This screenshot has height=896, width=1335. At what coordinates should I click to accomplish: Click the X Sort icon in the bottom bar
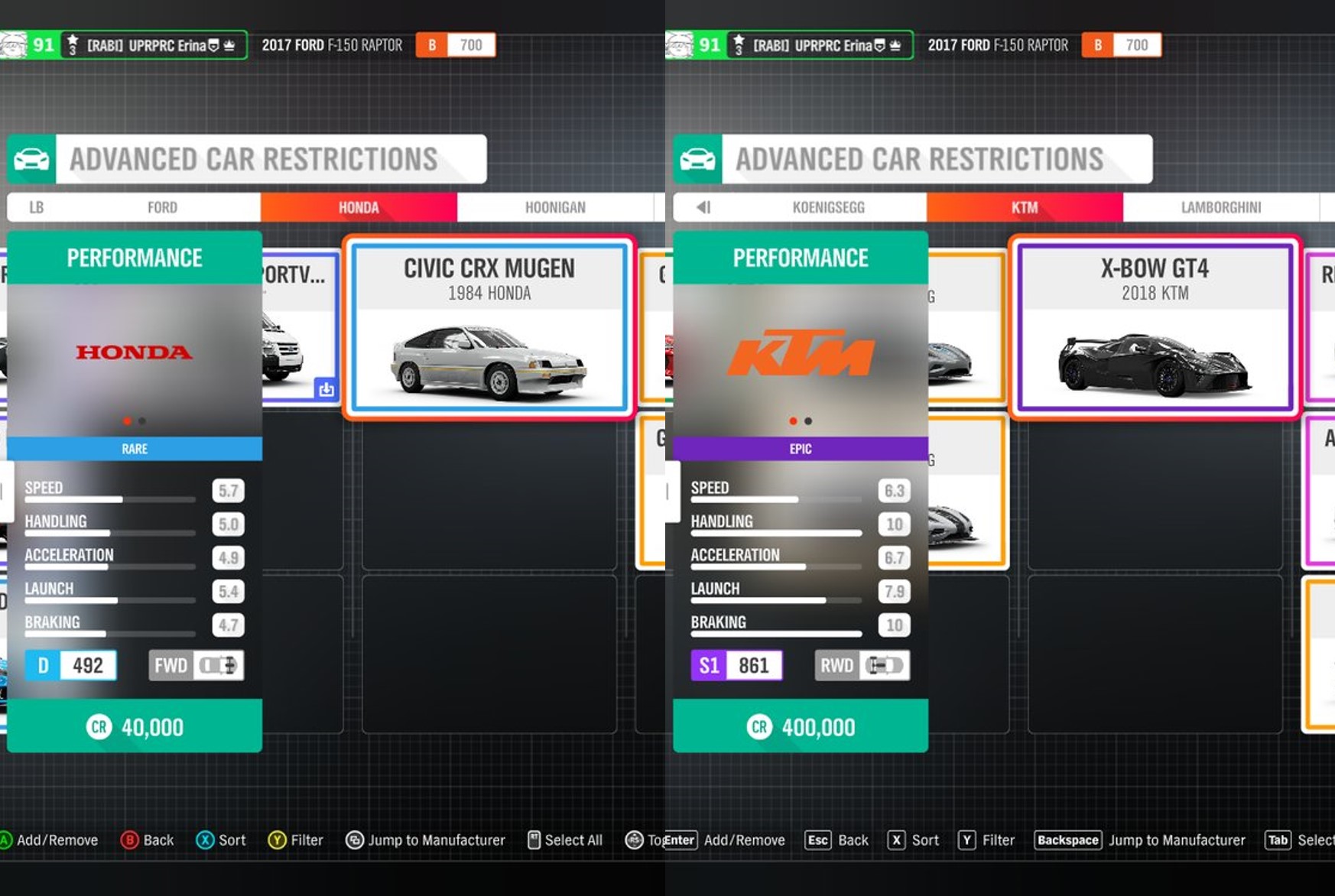click(x=204, y=839)
